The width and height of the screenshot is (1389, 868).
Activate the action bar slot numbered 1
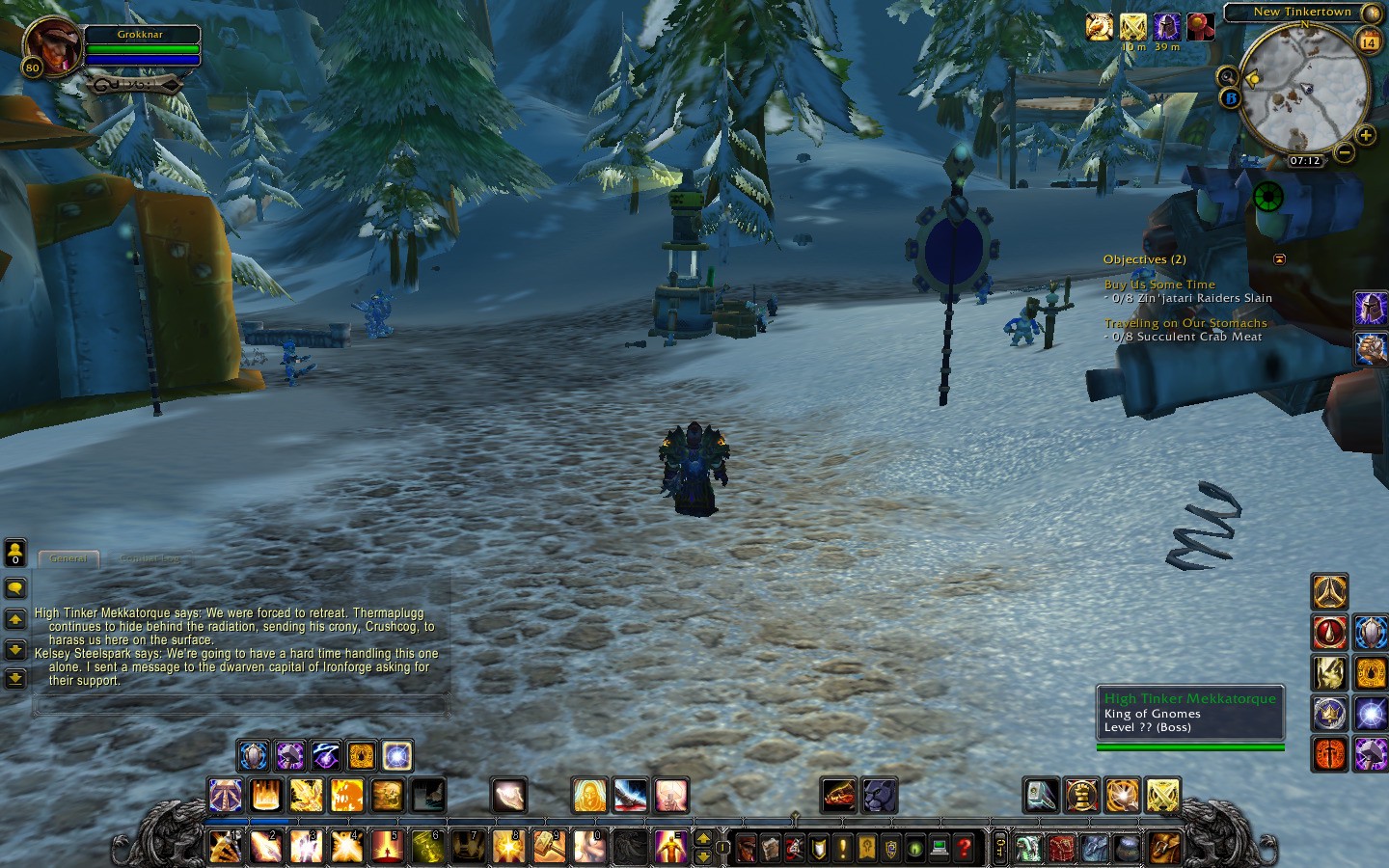[x=226, y=847]
